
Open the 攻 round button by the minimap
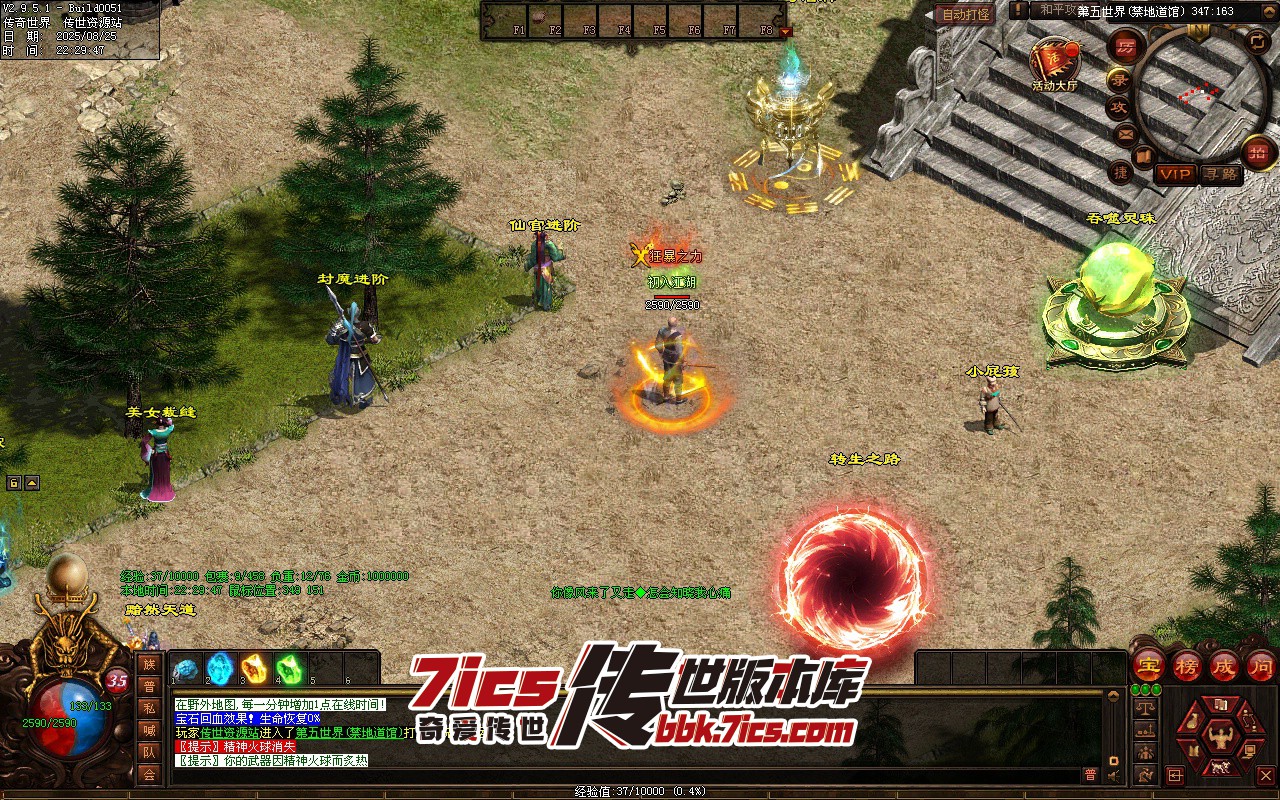click(1118, 107)
